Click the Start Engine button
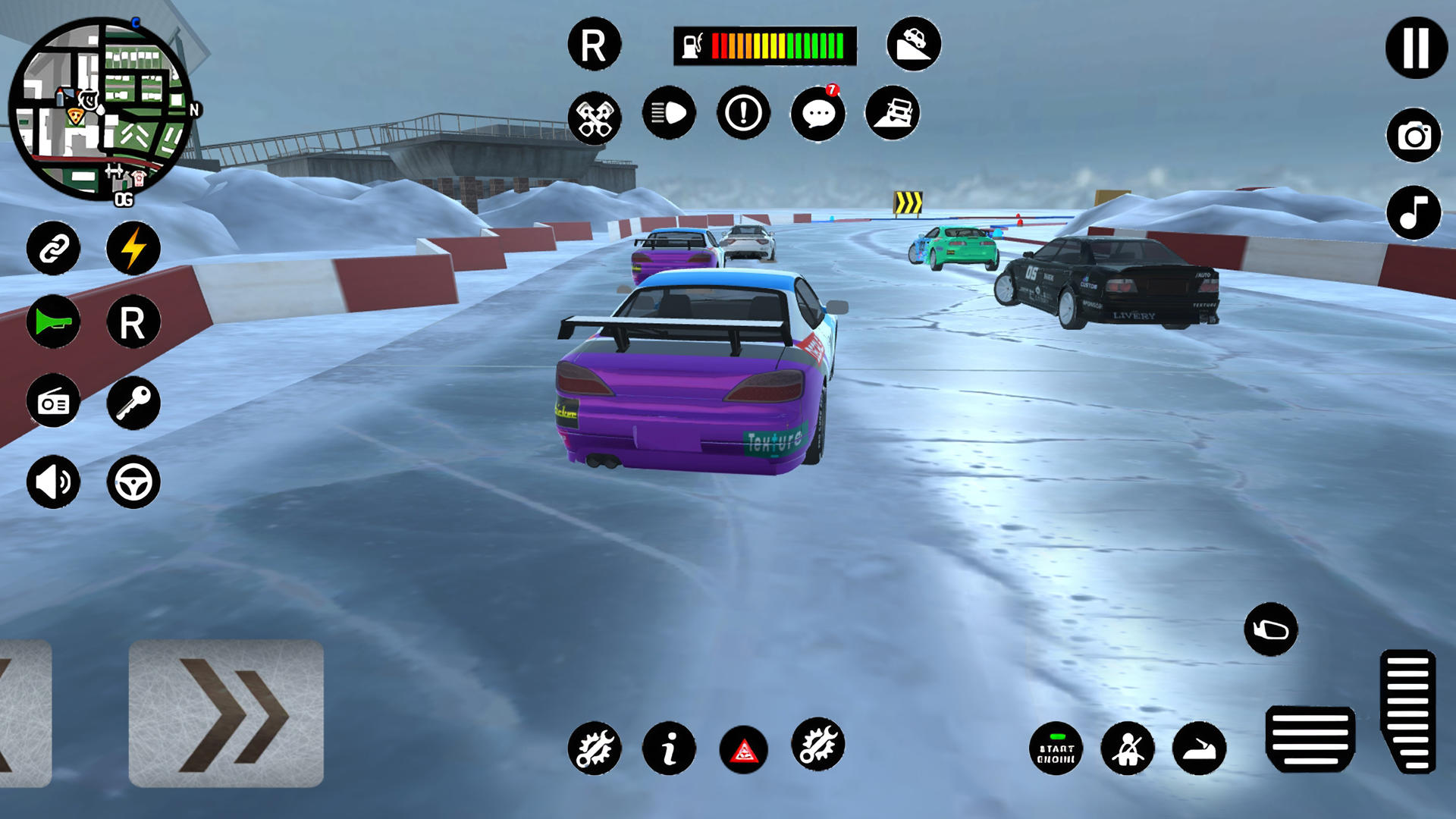The image size is (1456, 819). click(x=1056, y=749)
